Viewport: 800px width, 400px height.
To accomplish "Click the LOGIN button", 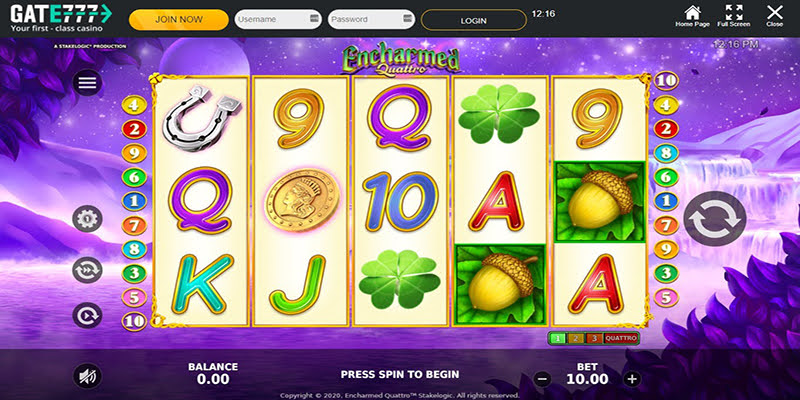I will [473, 19].
